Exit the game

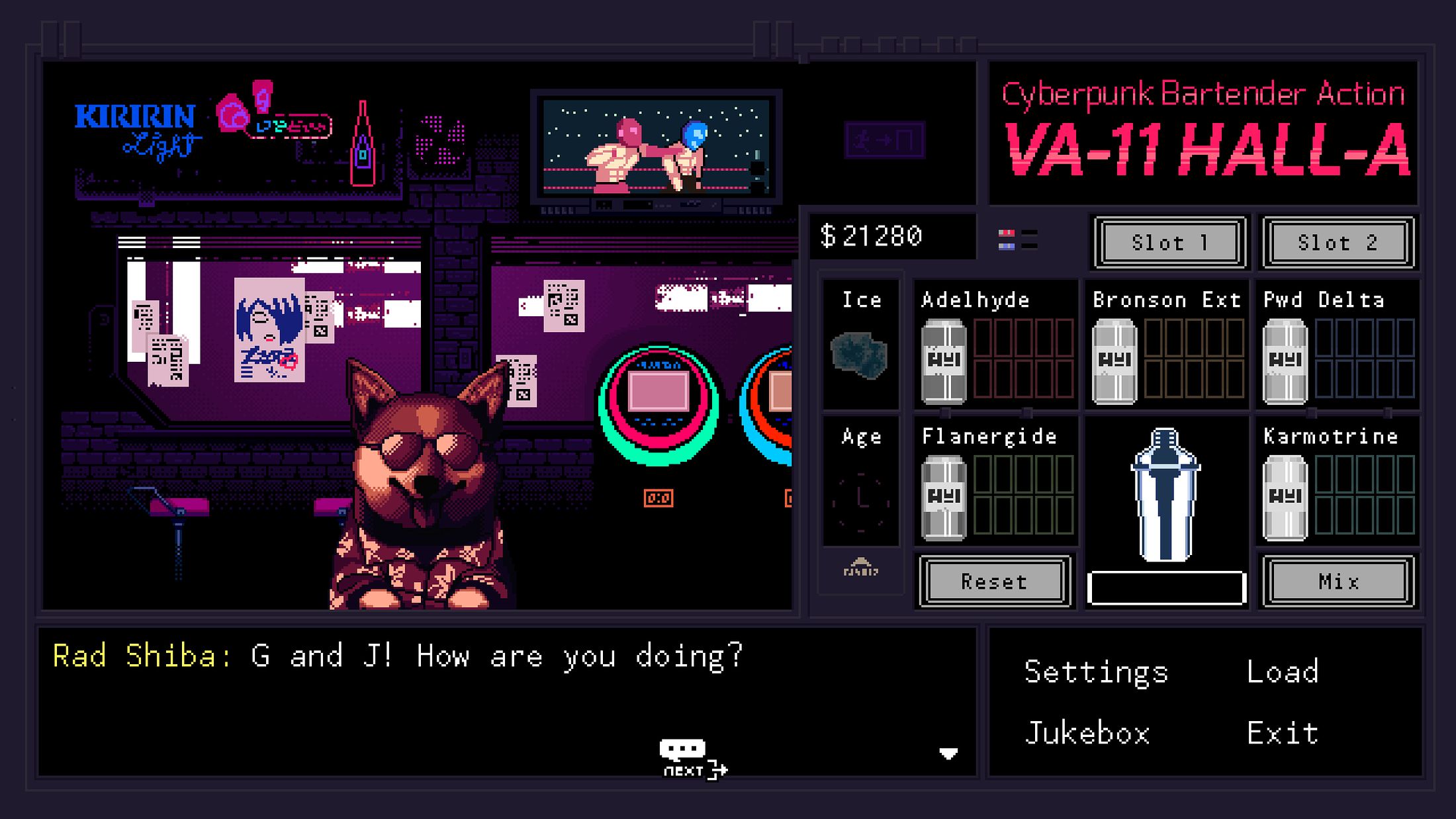[1283, 734]
